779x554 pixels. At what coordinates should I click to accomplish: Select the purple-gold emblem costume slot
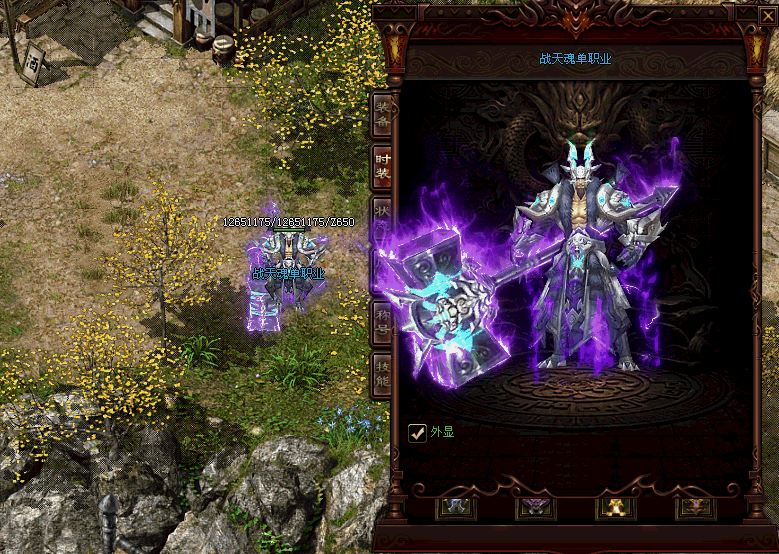click(695, 507)
